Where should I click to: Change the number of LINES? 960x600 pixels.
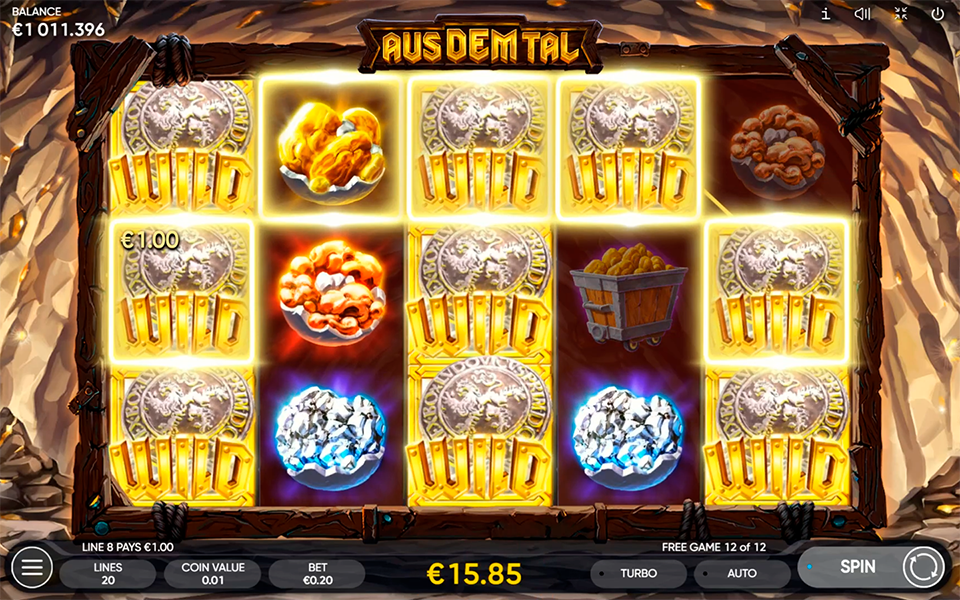click(107, 573)
